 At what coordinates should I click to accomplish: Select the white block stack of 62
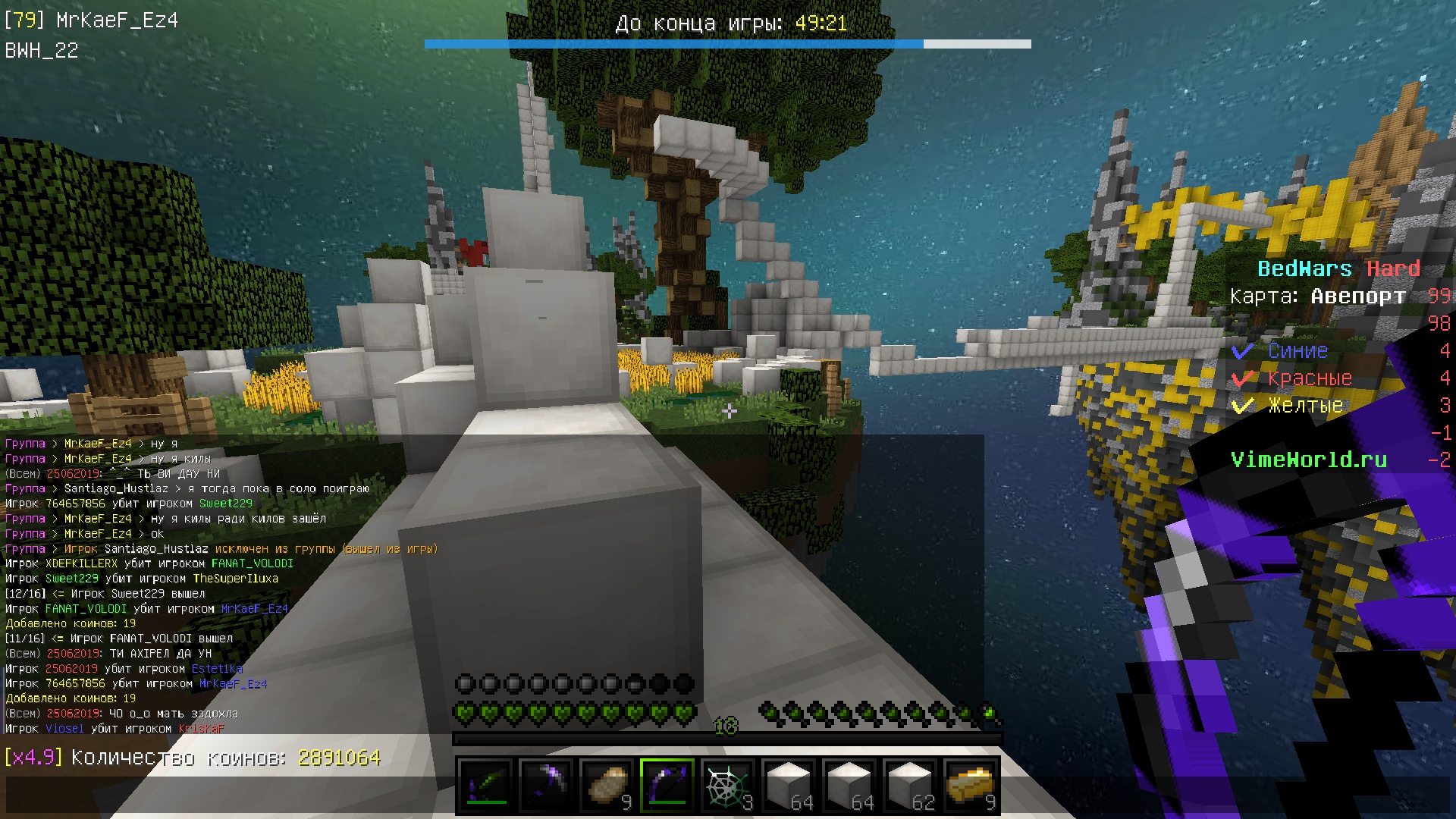point(910,786)
